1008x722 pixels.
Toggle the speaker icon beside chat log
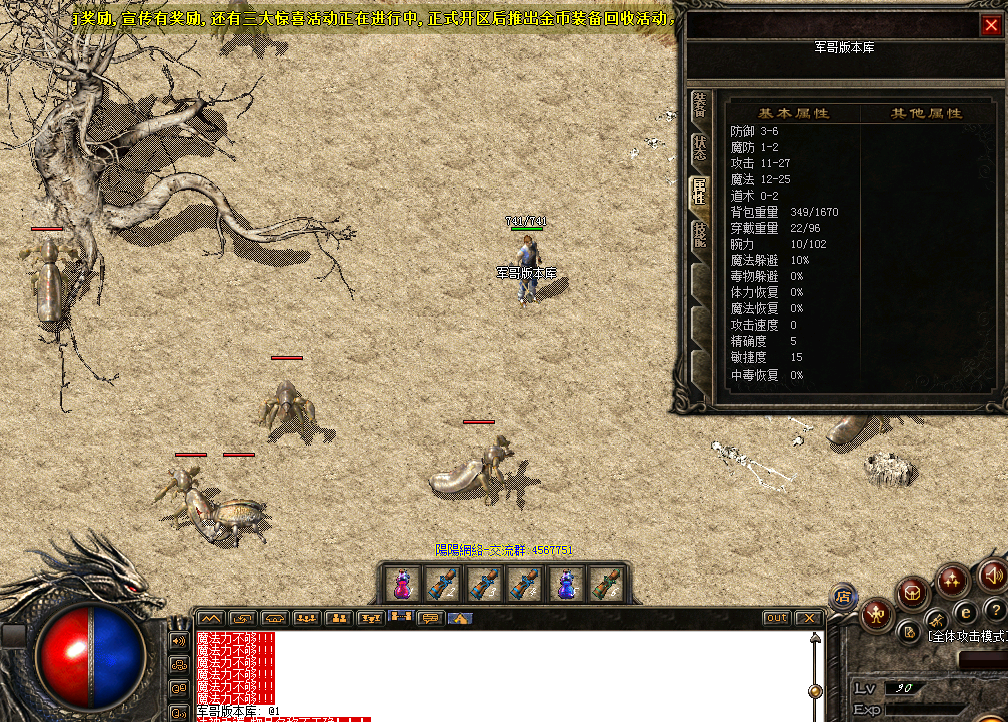(179, 641)
